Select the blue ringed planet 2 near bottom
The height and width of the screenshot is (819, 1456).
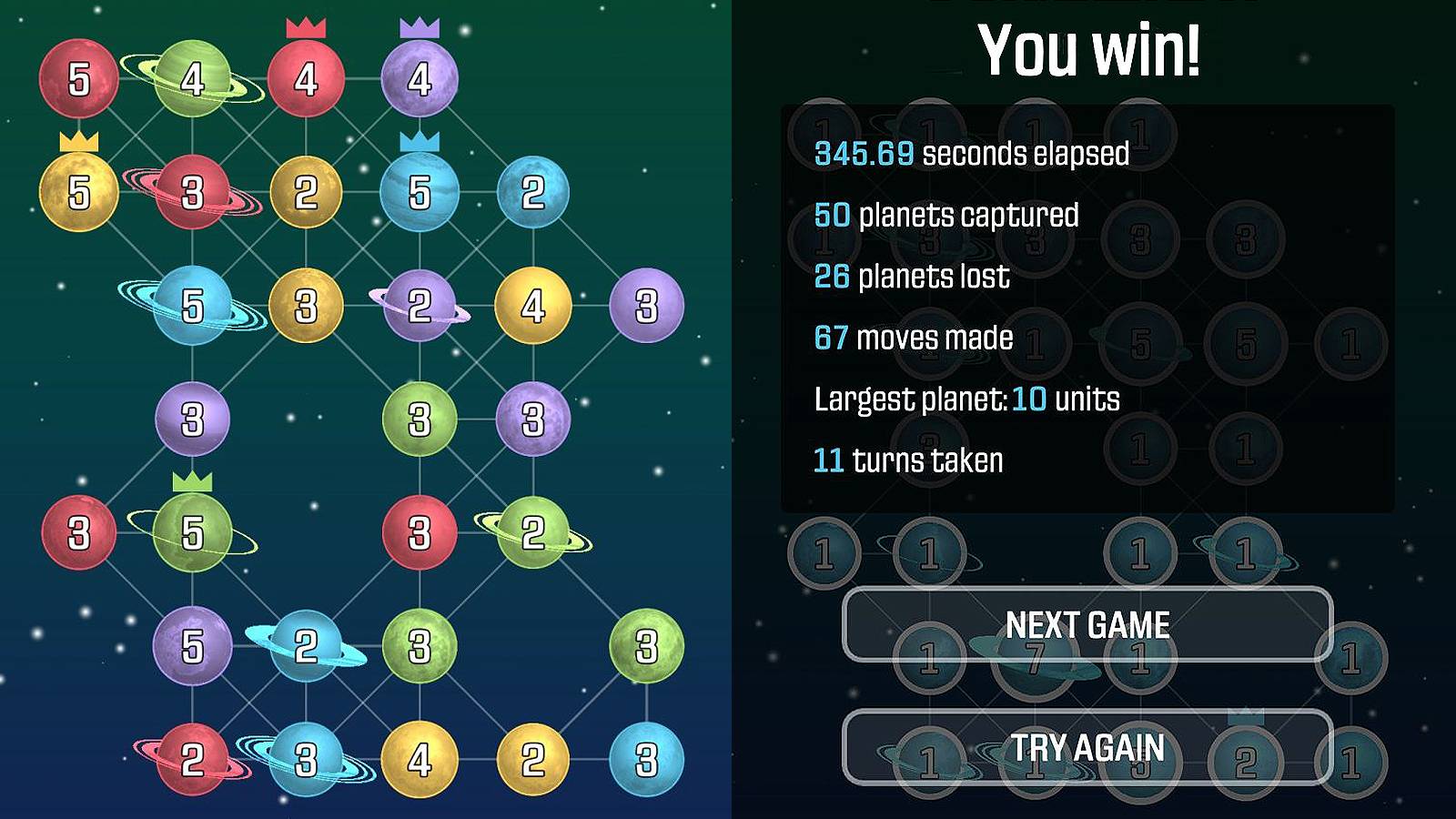click(305, 646)
